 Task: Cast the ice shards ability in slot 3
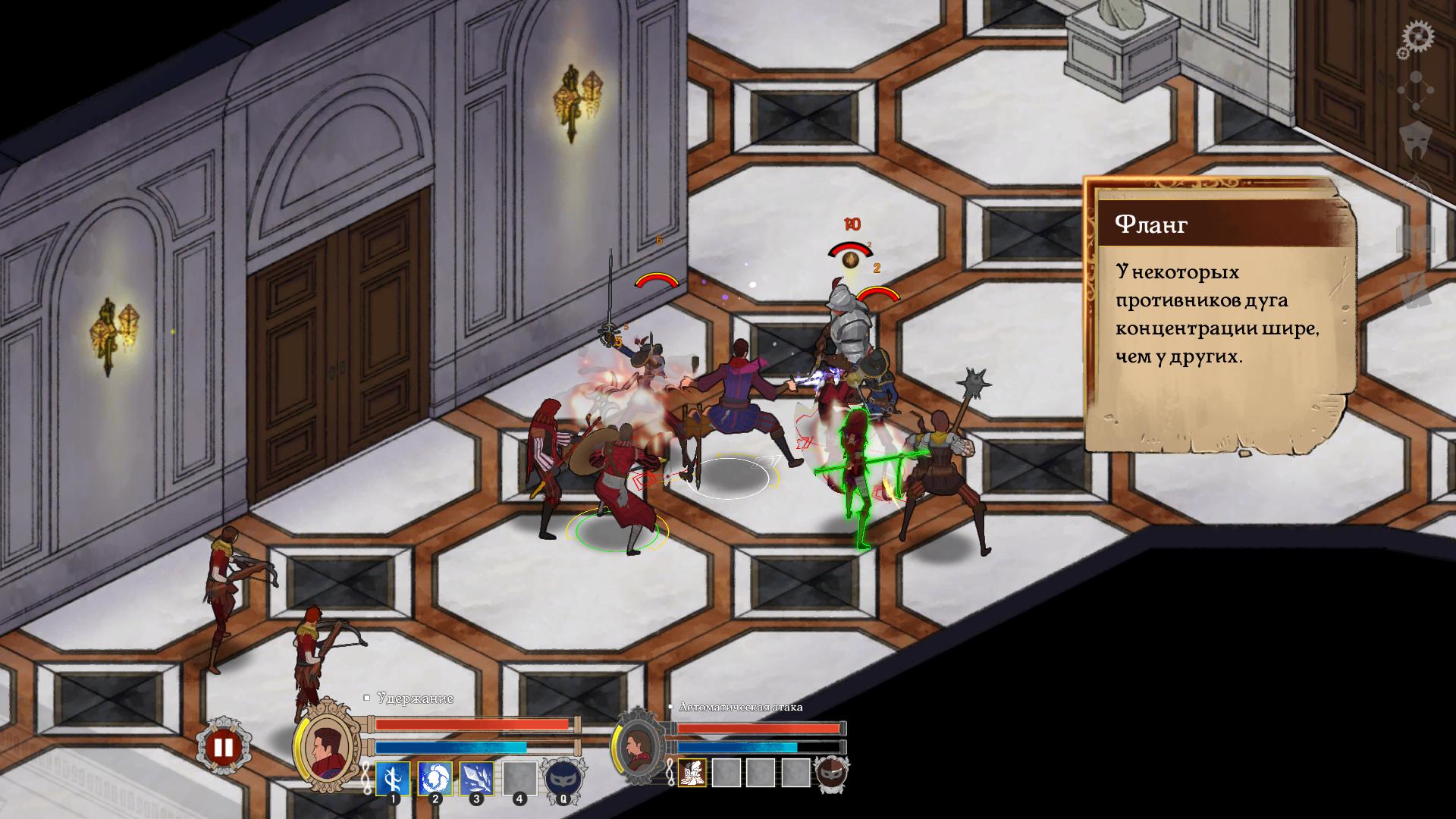[x=477, y=778]
